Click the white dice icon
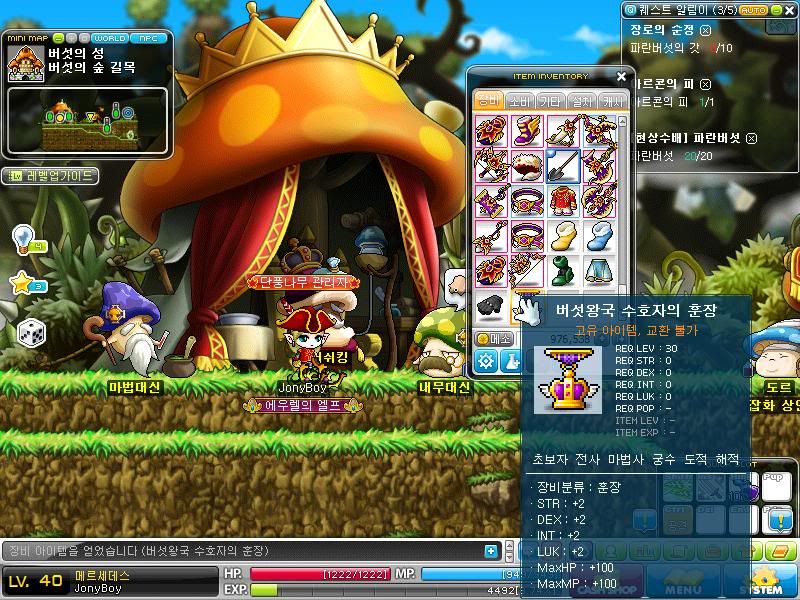Screen dimensions: 800x600 pyautogui.click(x=29, y=332)
